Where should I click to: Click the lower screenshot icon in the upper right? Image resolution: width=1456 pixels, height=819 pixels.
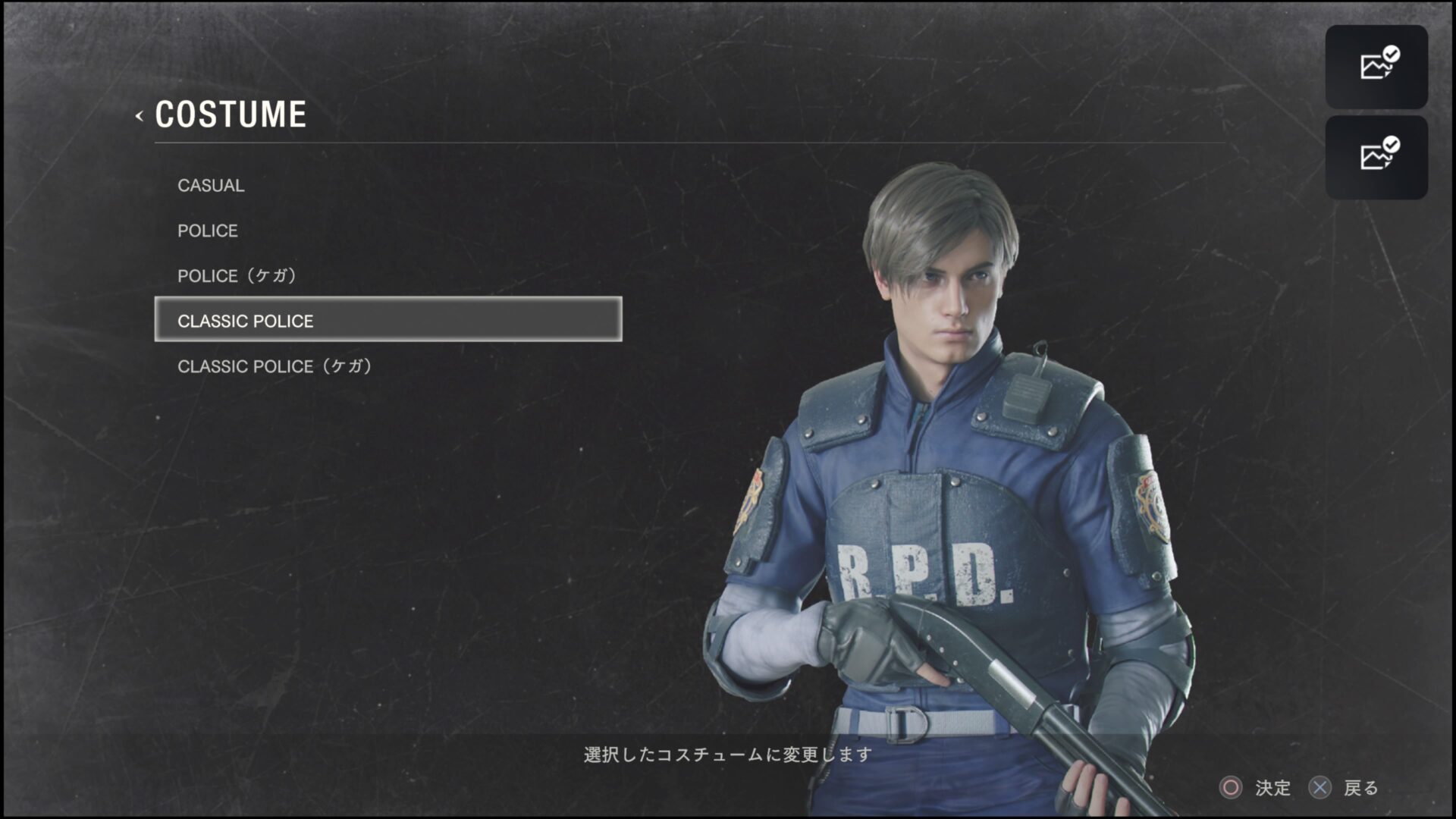[x=1376, y=156]
